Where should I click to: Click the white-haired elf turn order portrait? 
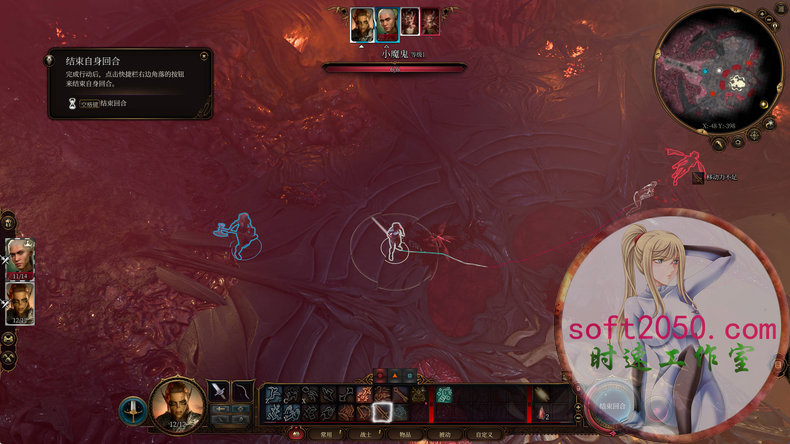tap(386, 22)
